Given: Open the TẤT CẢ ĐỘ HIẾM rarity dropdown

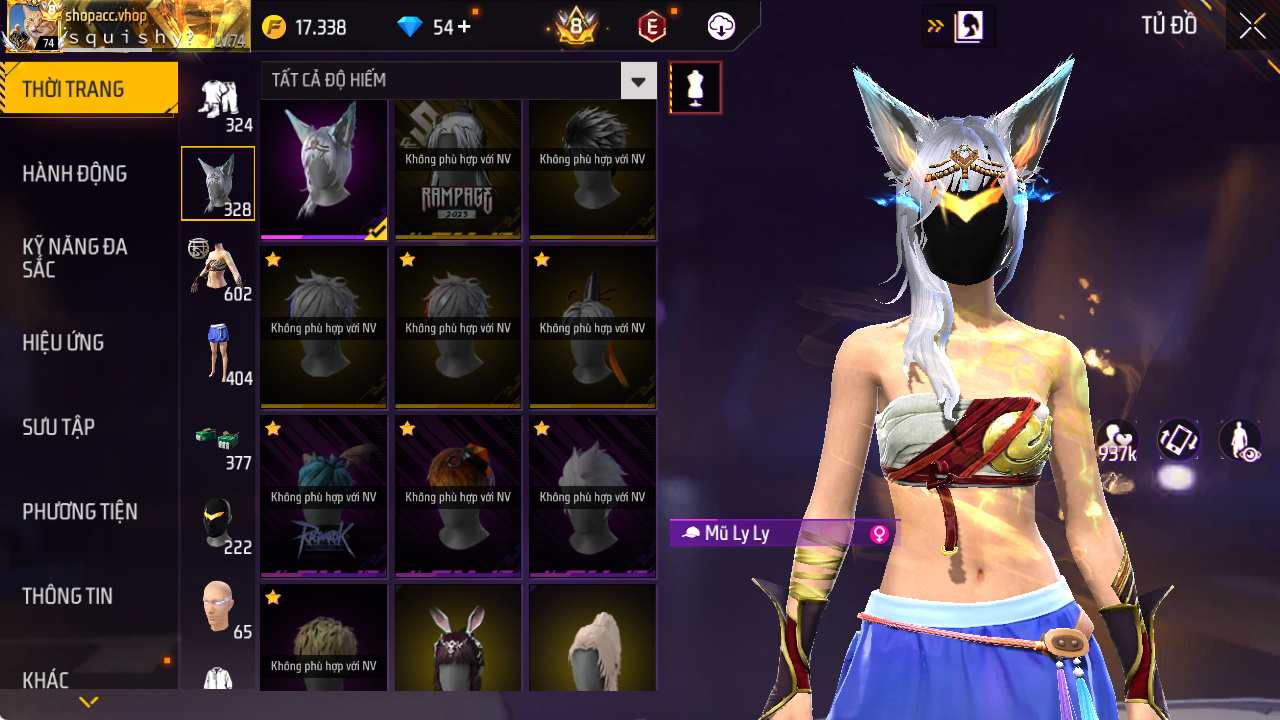Looking at the screenshot, I should (440, 82).
